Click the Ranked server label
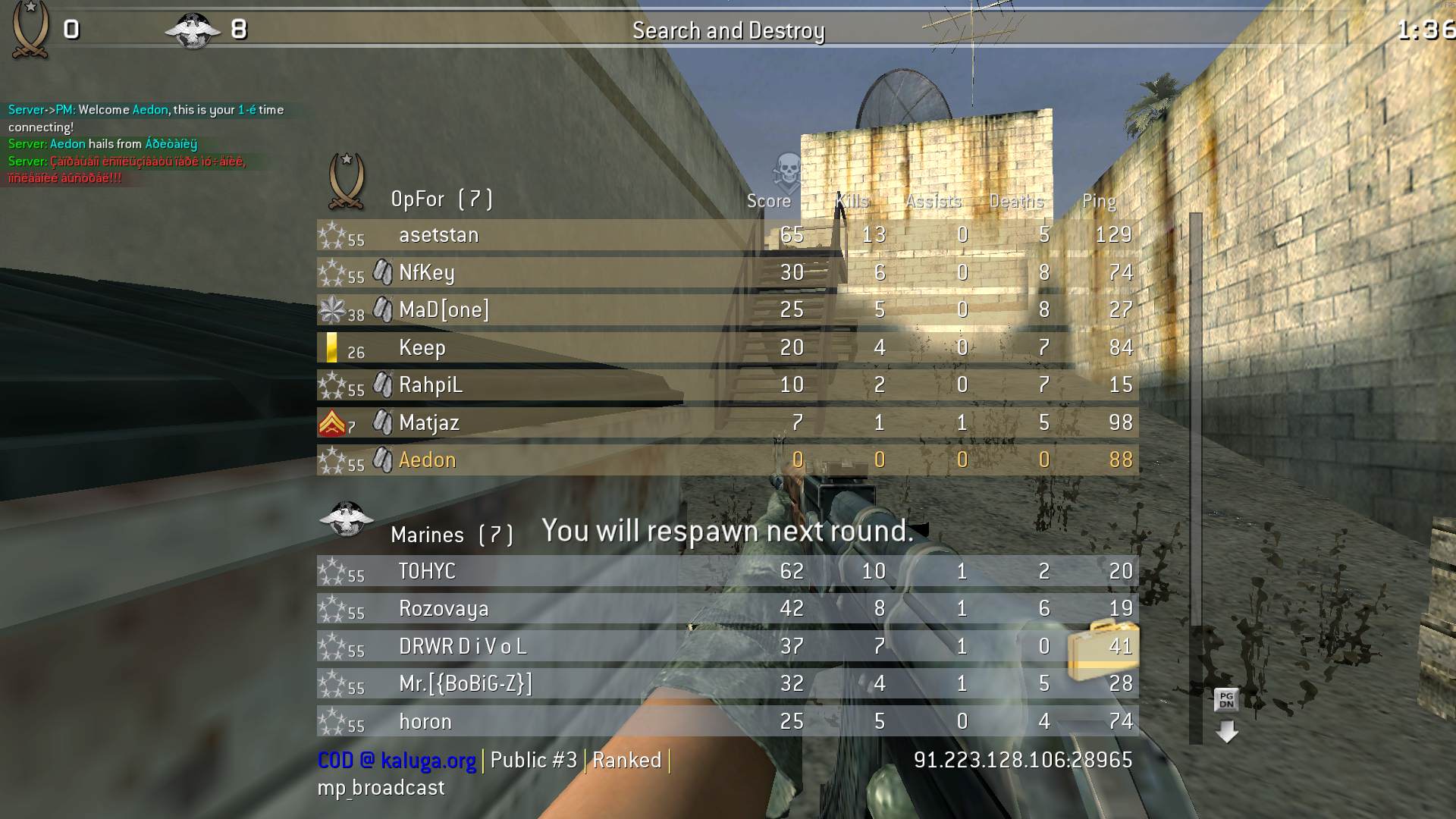This screenshot has height=819, width=1456. pyautogui.click(x=627, y=760)
